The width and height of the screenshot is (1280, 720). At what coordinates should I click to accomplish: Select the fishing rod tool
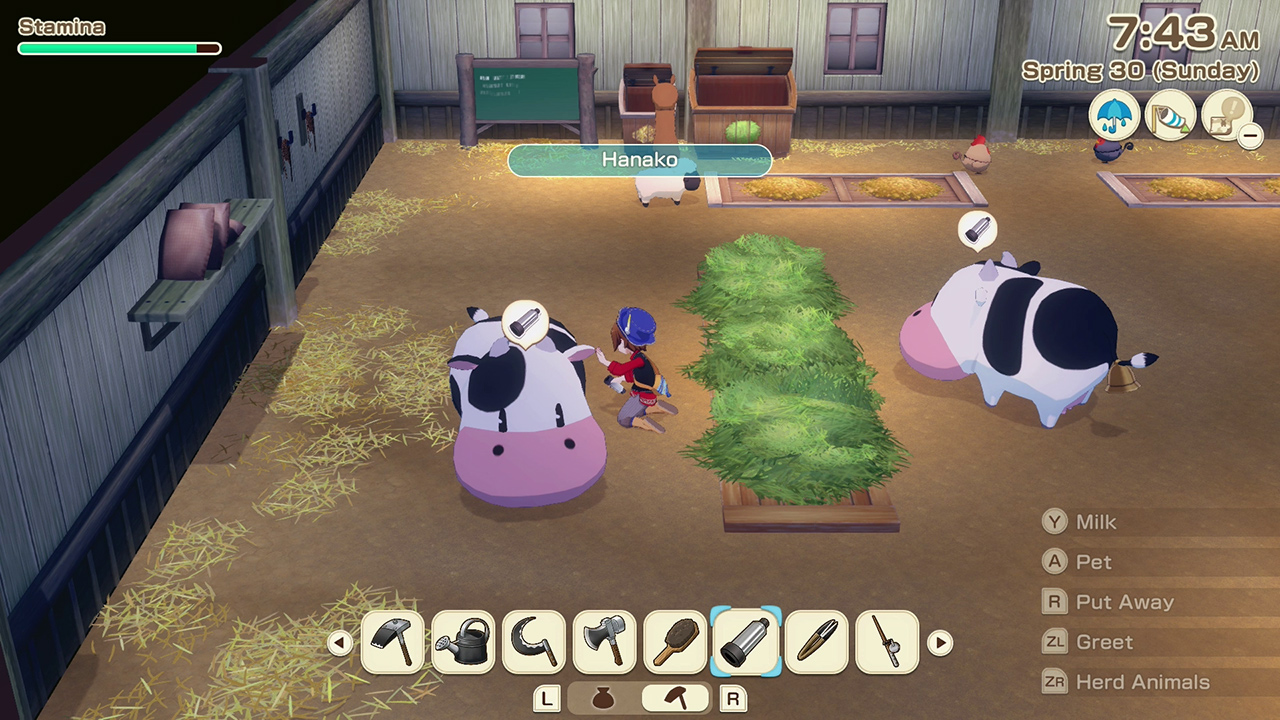point(886,640)
